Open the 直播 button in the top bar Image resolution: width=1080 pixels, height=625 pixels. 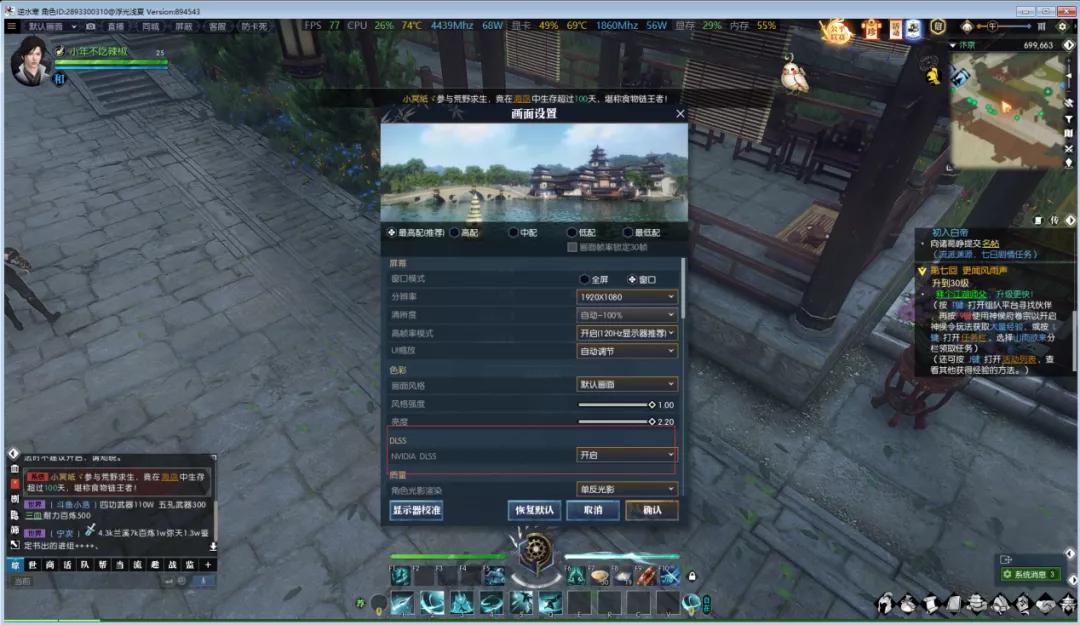click(x=116, y=26)
